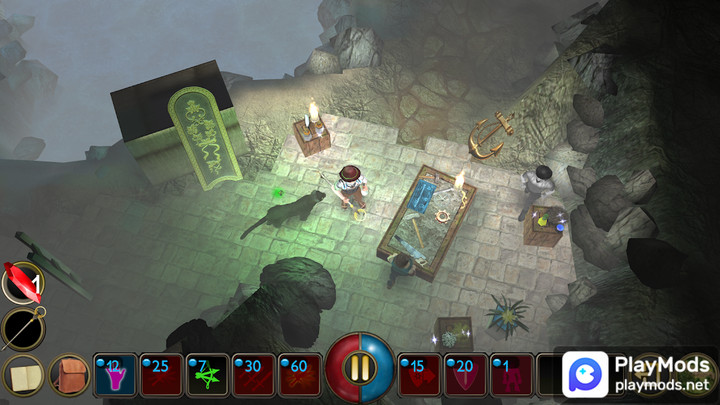The height and width of the screenshot is (405, 720).
Task: Select the spell slot costing 25
Action: point(162,375)
